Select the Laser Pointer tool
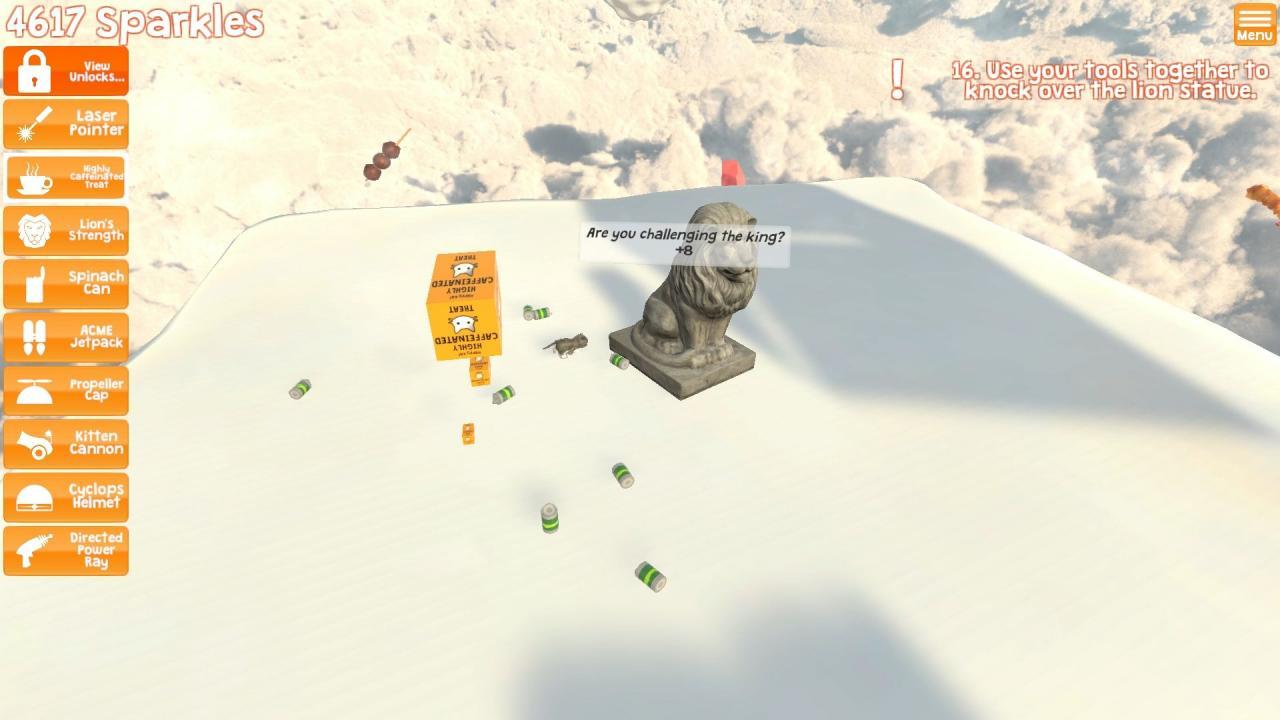1280x720 pixels. tap(66, 122)
